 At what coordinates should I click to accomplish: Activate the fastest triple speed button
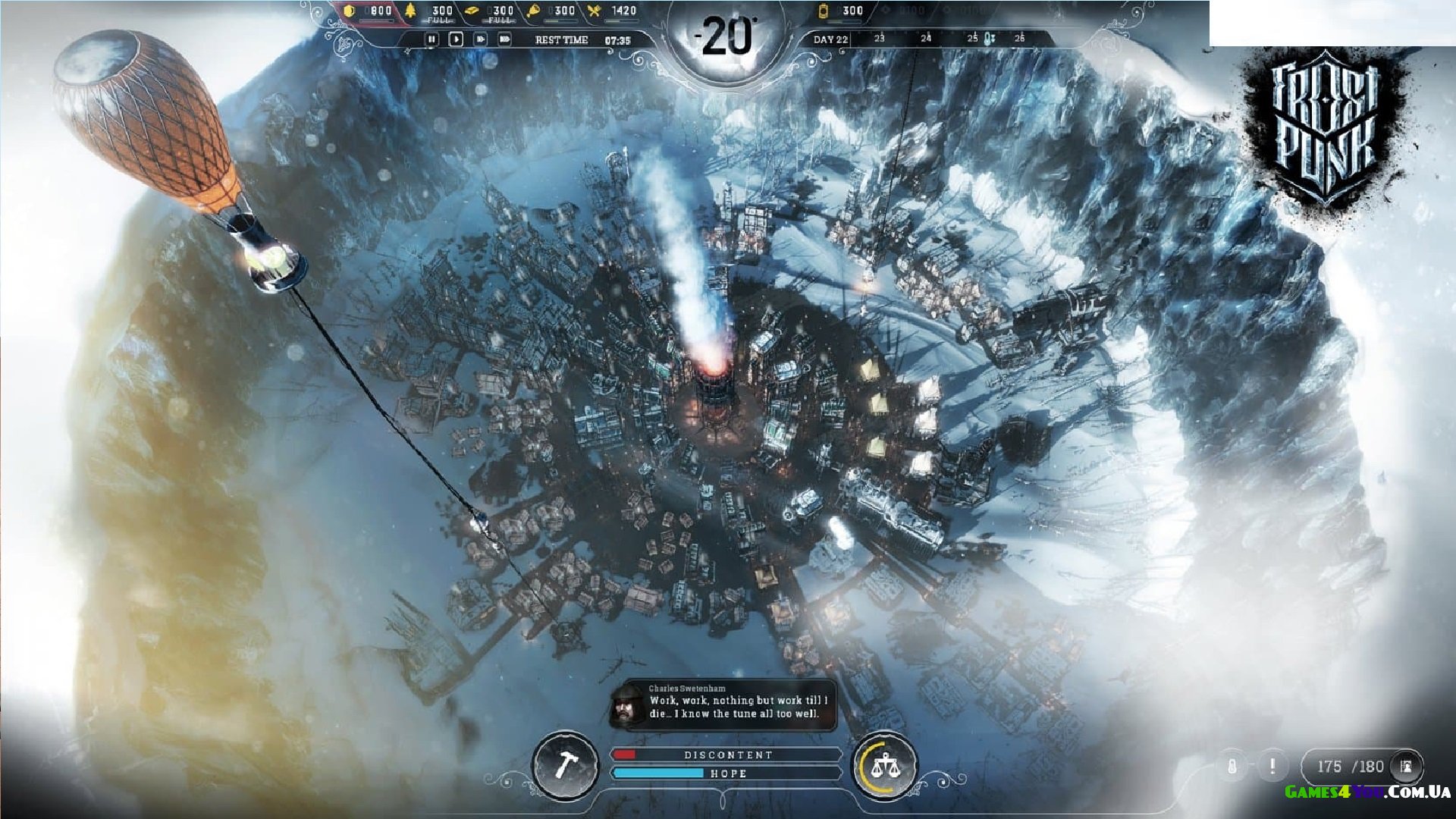click(504, 39)
